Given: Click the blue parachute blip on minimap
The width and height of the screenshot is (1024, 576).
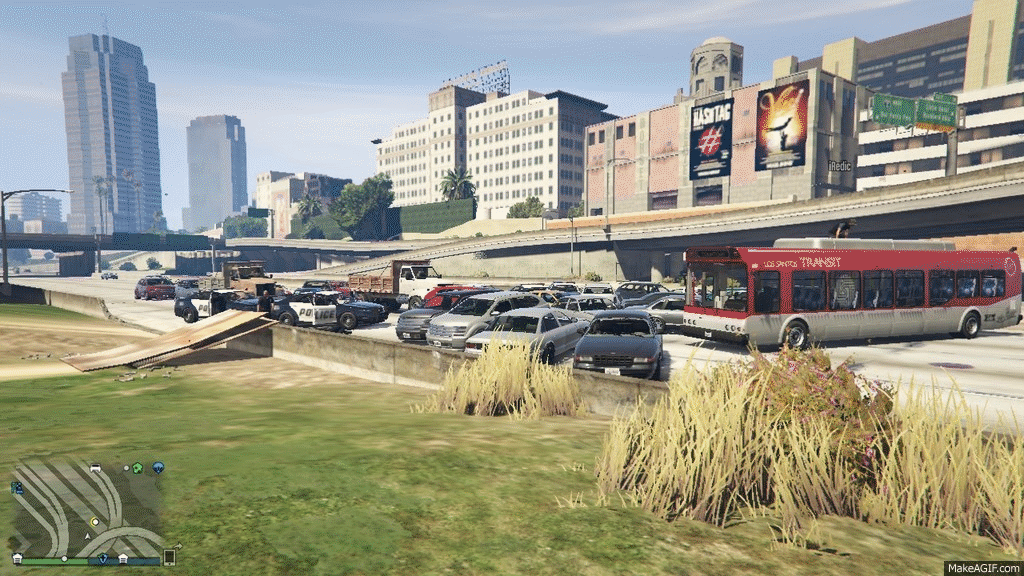Looking at the screenshot, I should (158, 467).
